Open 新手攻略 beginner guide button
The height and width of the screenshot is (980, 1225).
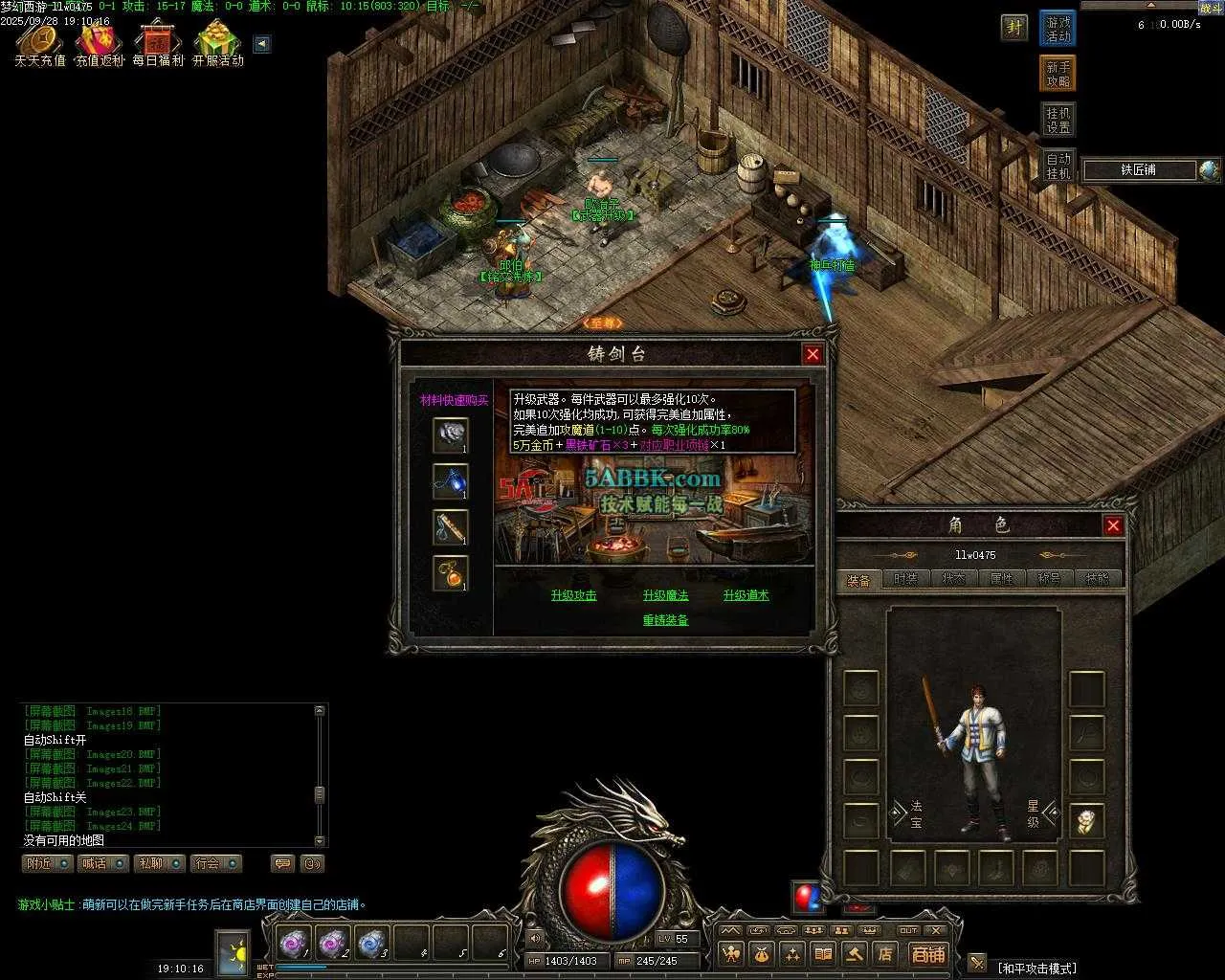[1058, 74]
